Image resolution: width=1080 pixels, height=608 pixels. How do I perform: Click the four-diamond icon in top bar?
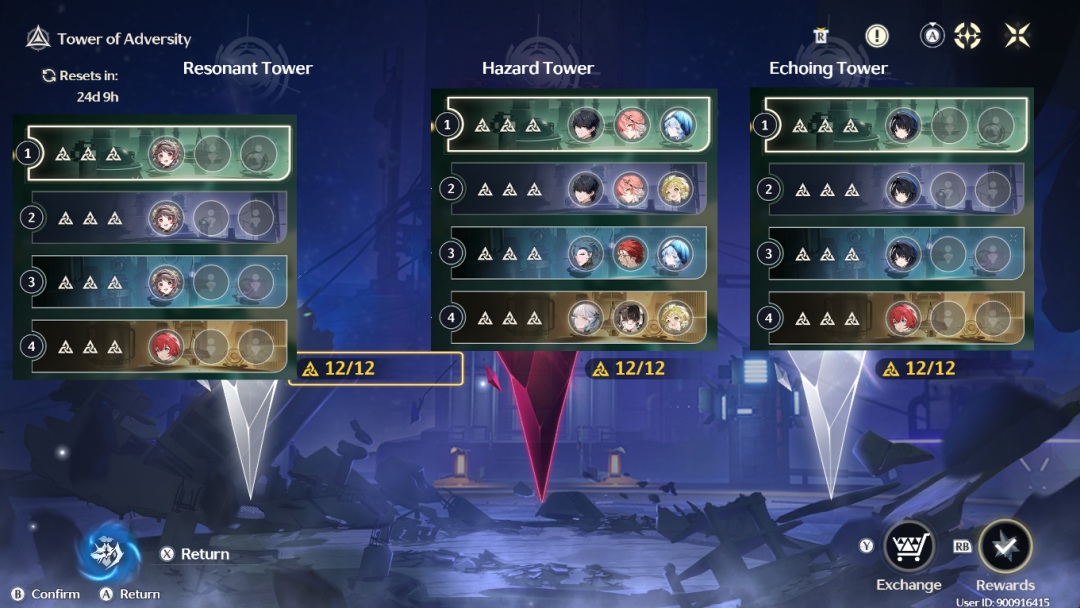pos(967,36)
